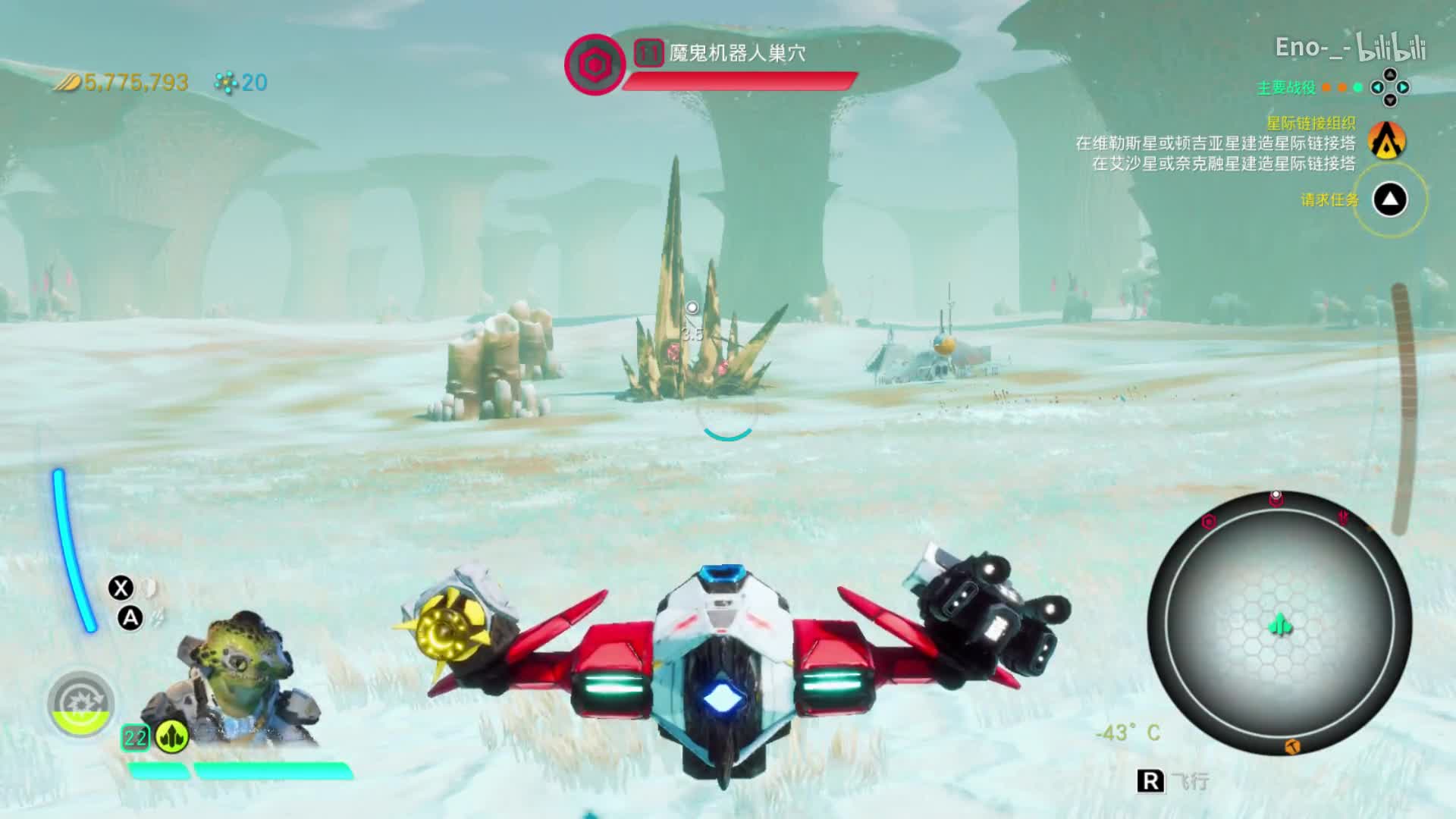Select the orange marker on the minimap's bottom edge
The image size is (1456, 819).
point(1292,748)
